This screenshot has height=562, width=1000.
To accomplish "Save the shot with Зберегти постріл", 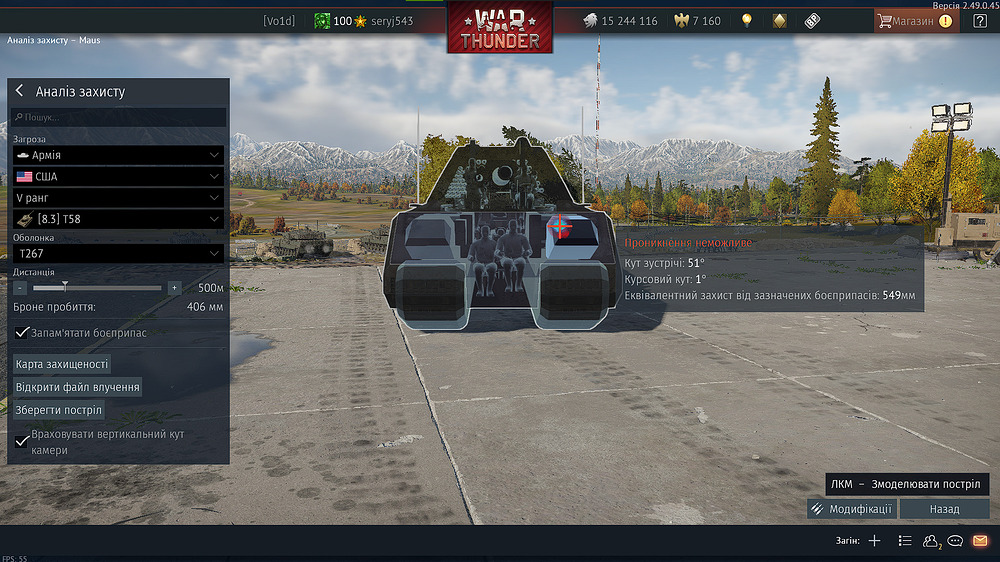I will (59, 411).
